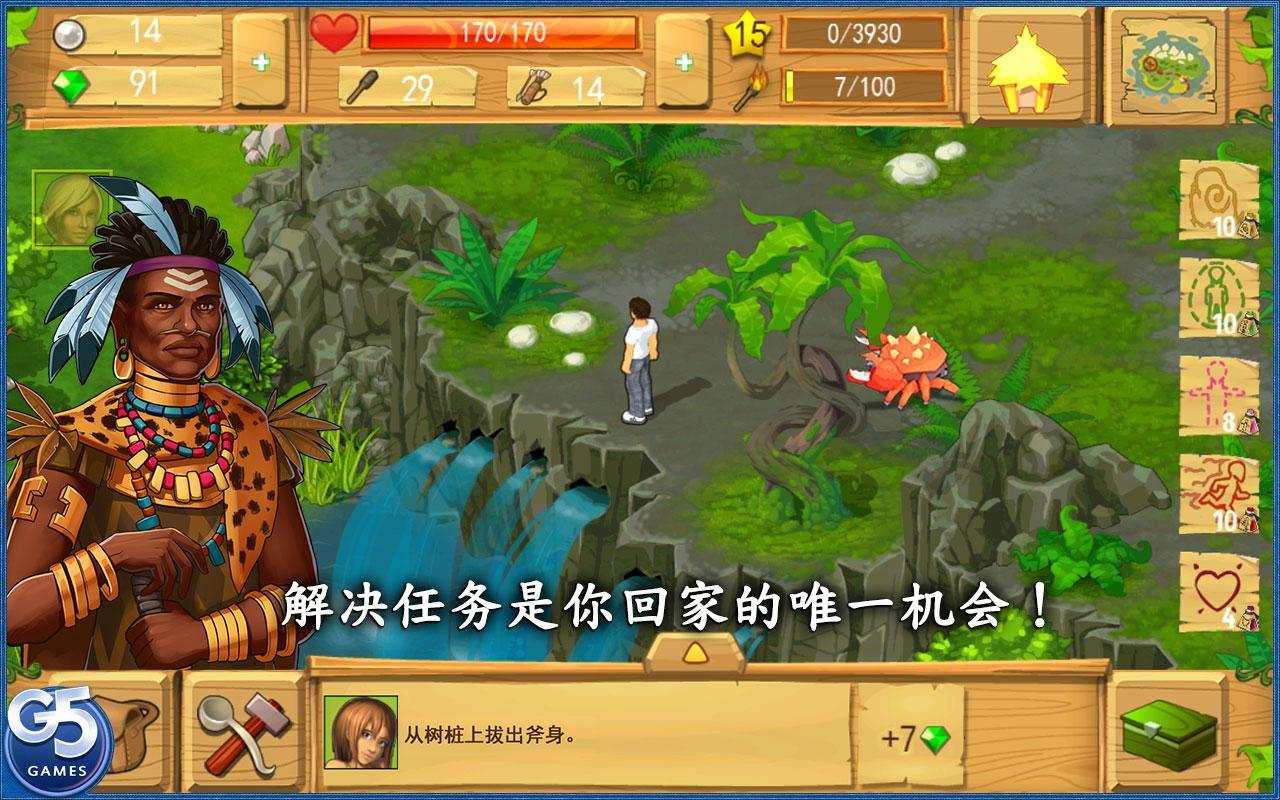1280x800 pixels.
Task: Click the plus button next to the health bar
Action: (x=683, y=62)
